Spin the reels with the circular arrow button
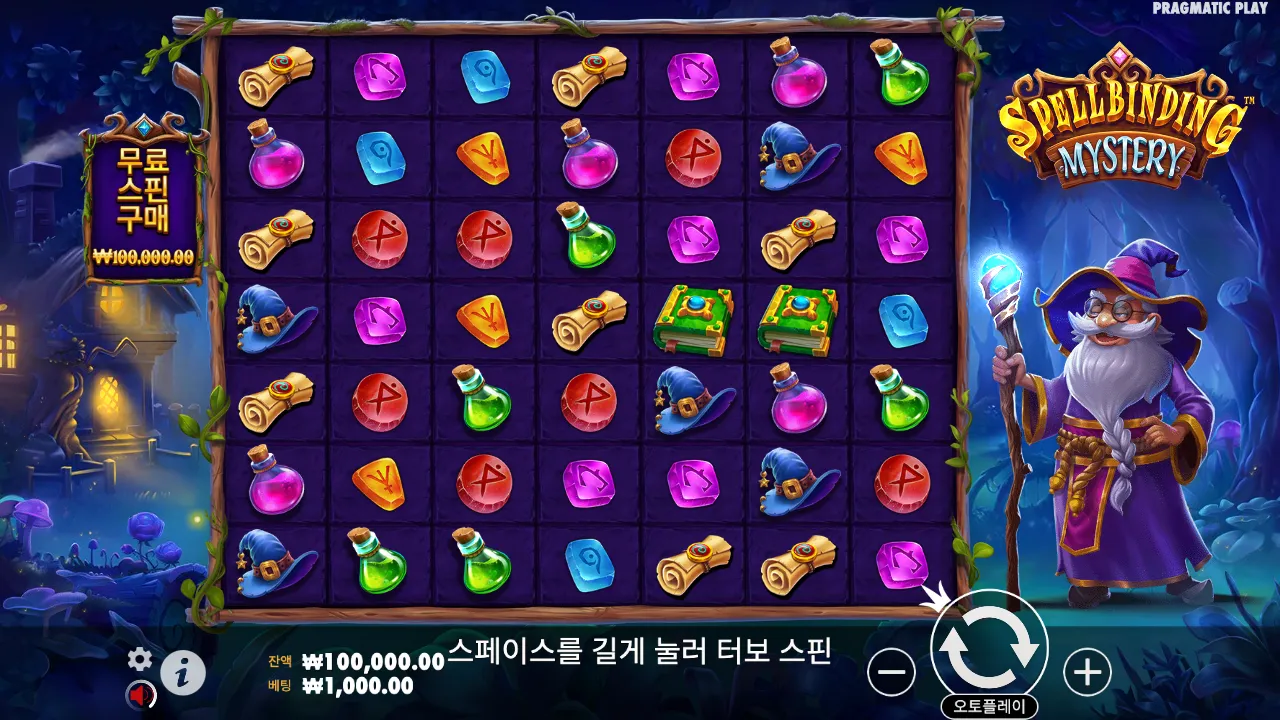 [989, 648]
